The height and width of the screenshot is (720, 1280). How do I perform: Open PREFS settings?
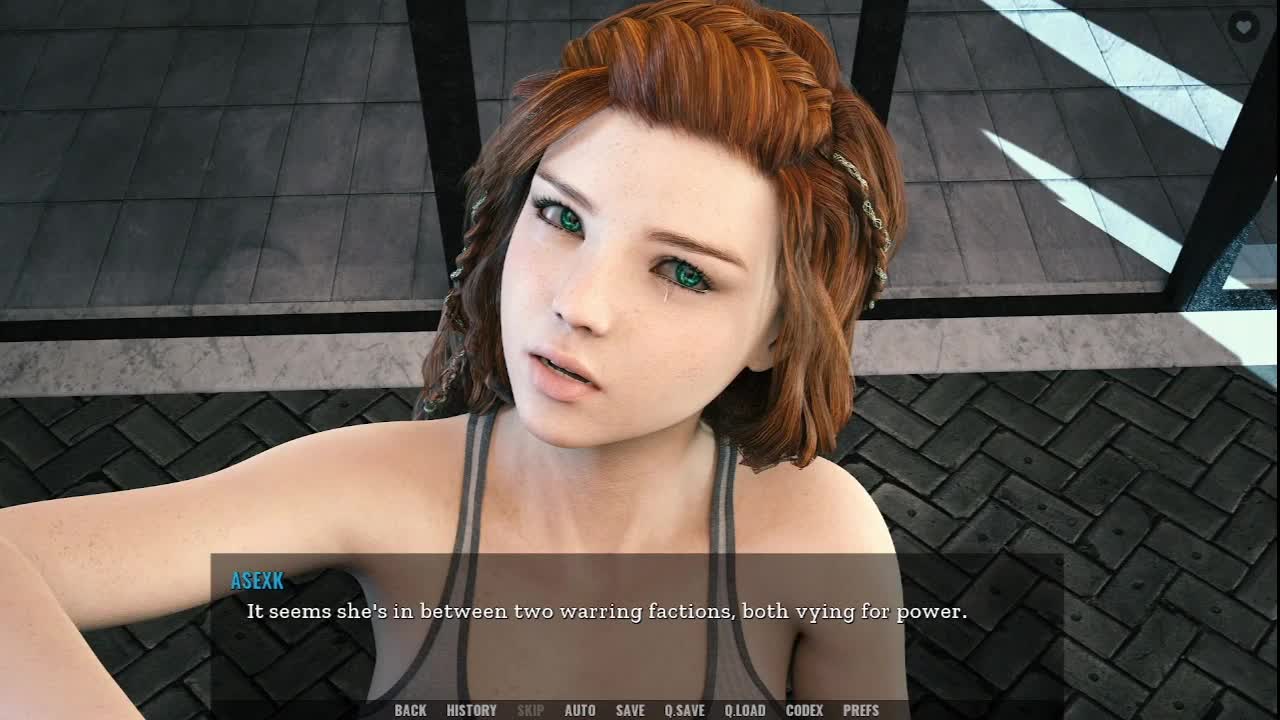(x=861, y=710)
